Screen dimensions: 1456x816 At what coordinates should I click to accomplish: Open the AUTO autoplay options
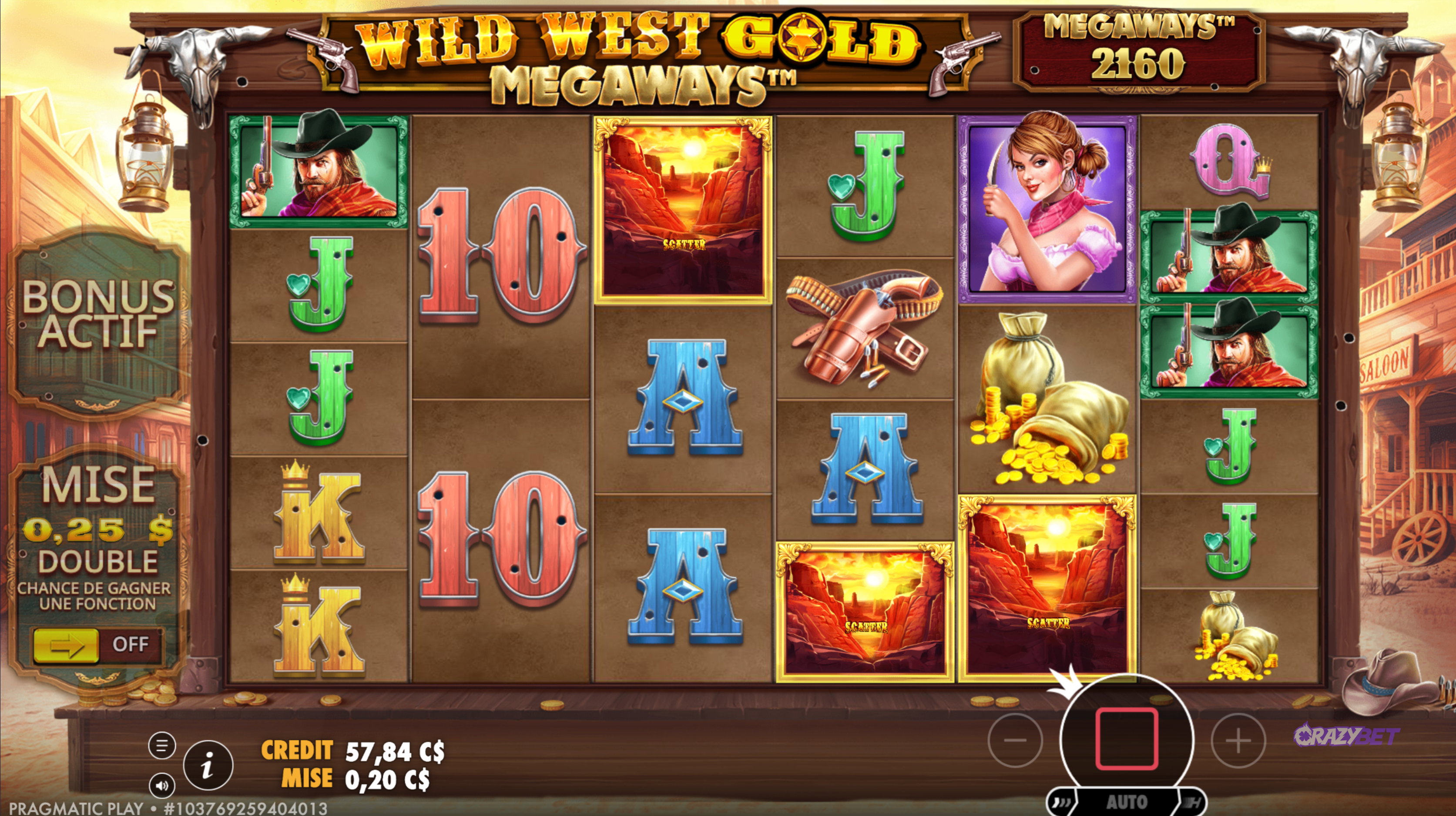coord(1127,803)
